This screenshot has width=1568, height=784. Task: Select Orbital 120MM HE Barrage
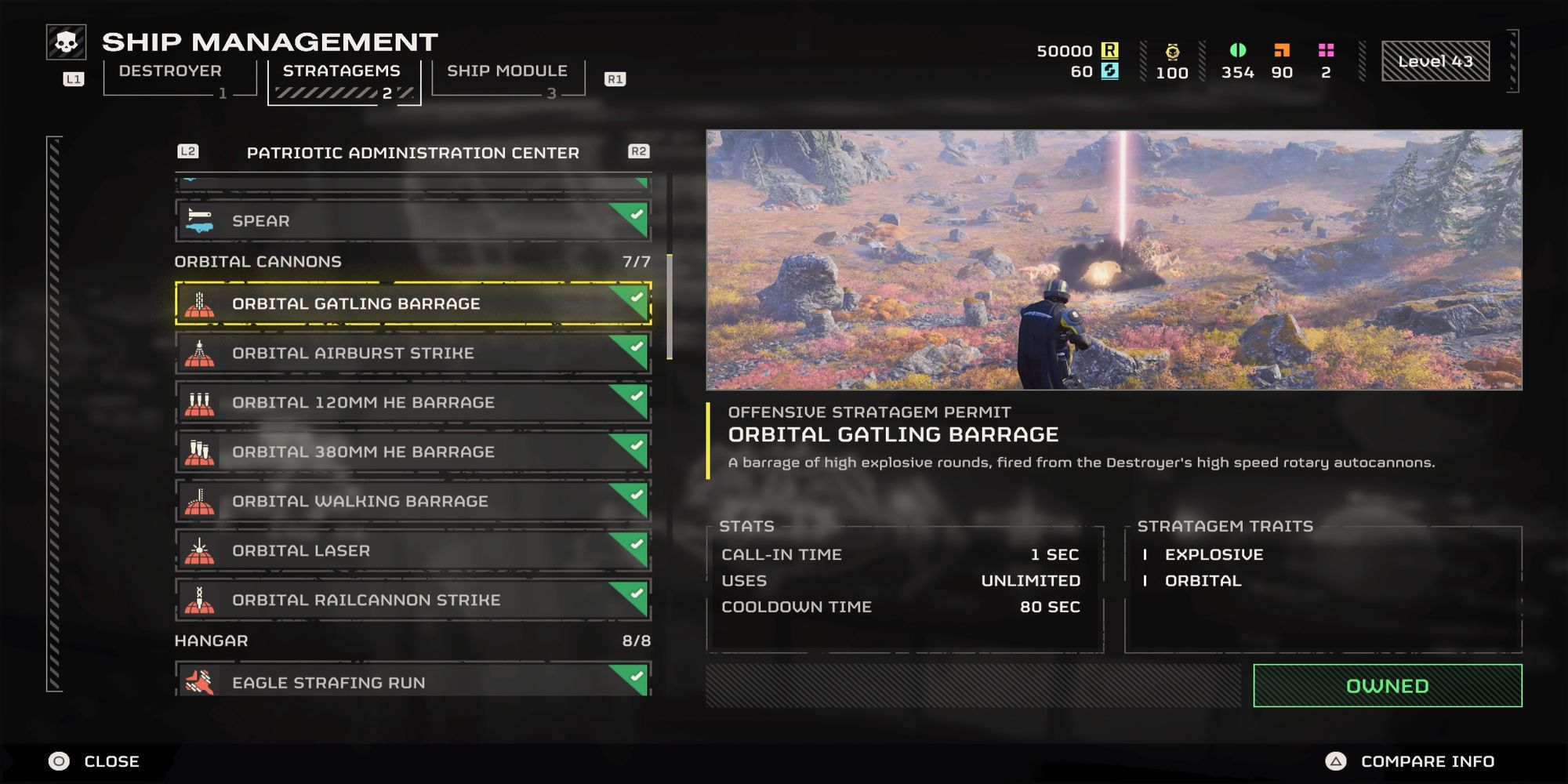click(412, 402)
